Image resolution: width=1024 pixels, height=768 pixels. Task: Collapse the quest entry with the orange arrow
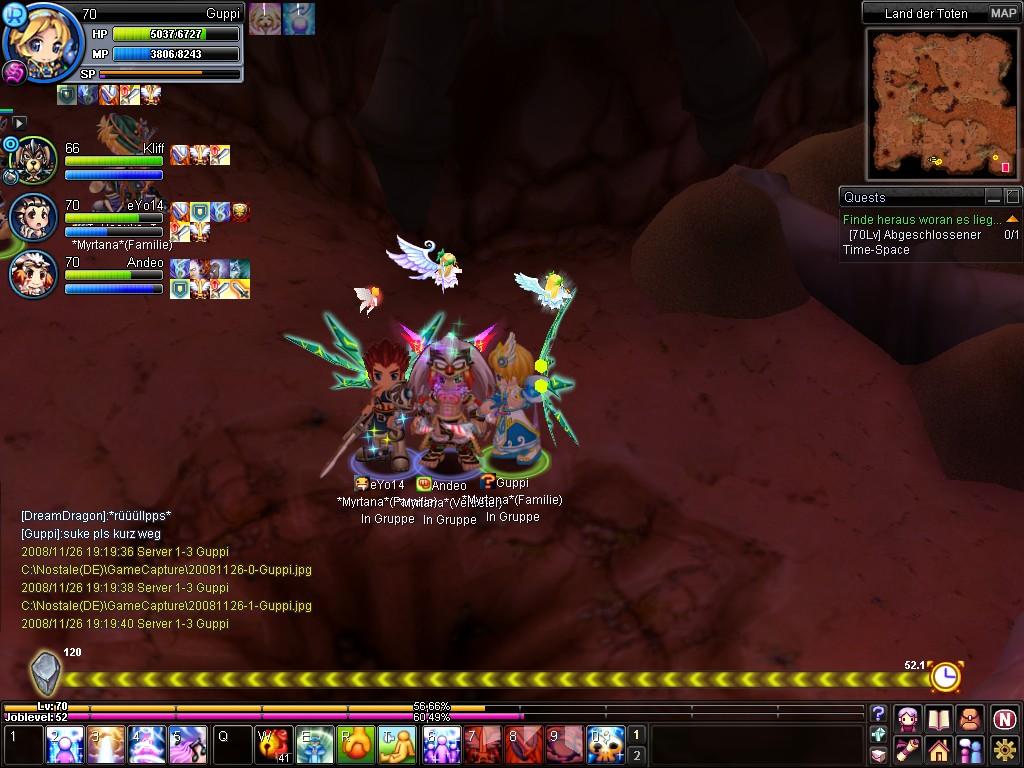click(1012, 219)
